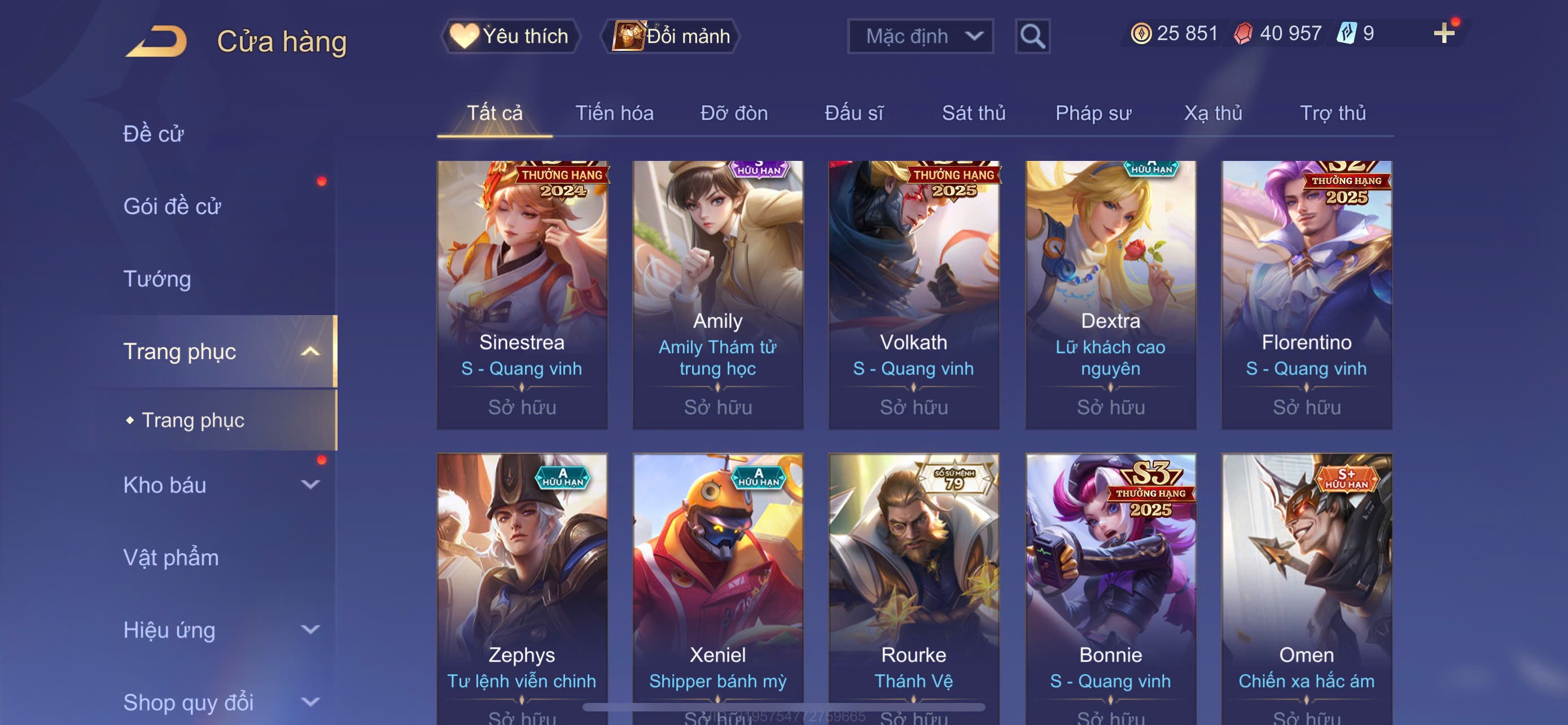
Task: Add currency with the plus button
Action: pyautogui.click(x=1443, y=33)
